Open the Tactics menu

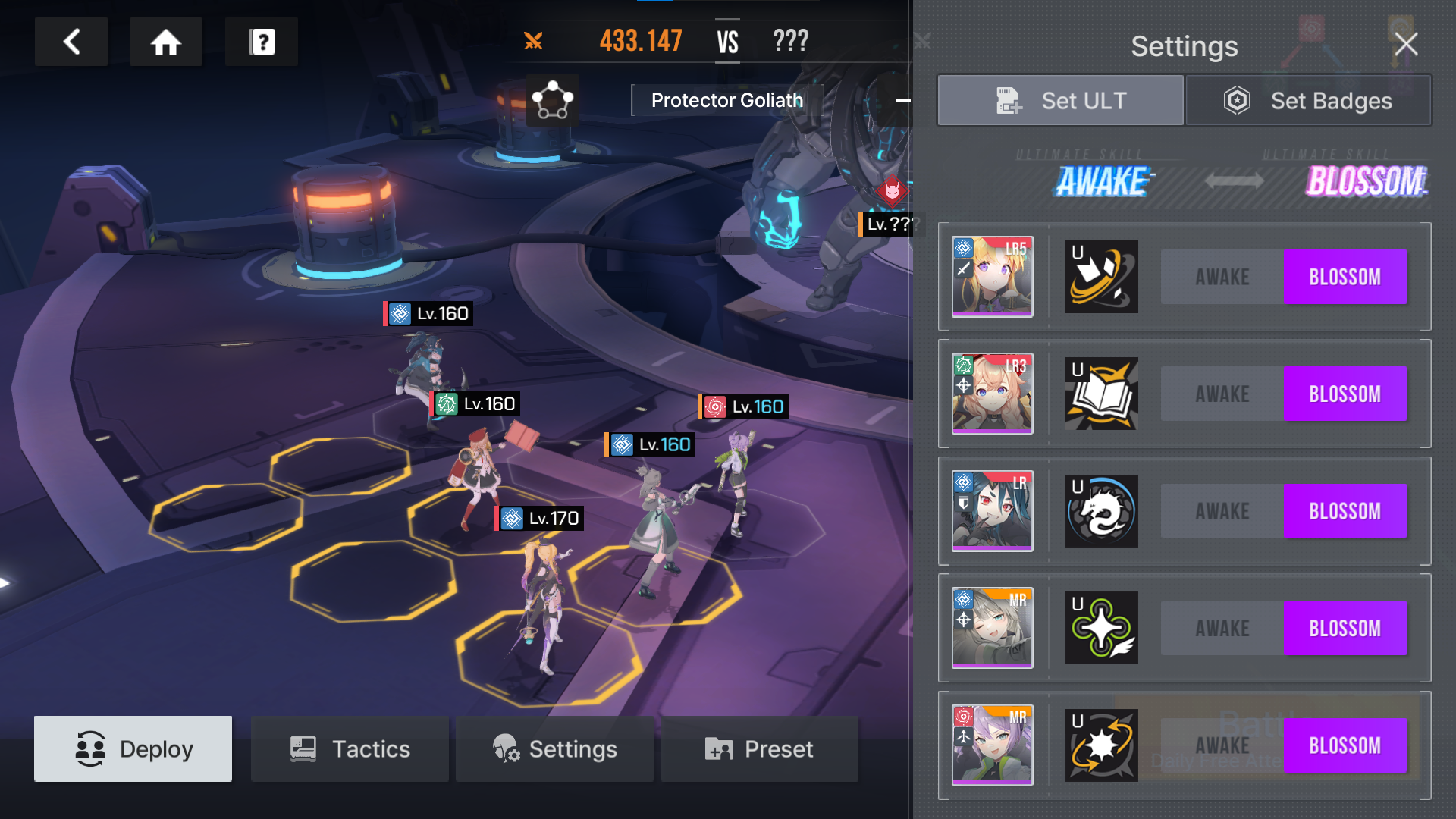pyautogui.click(x=350, y=748)
